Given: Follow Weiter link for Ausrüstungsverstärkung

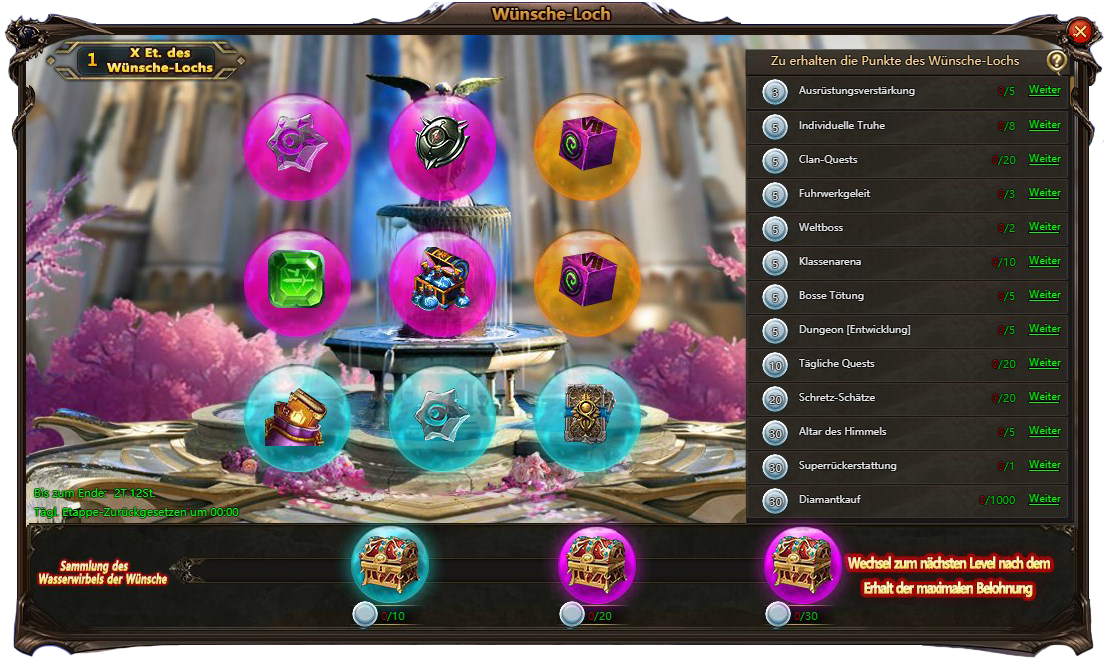Looking at the screenshot, I should (x=1044, y=91).
